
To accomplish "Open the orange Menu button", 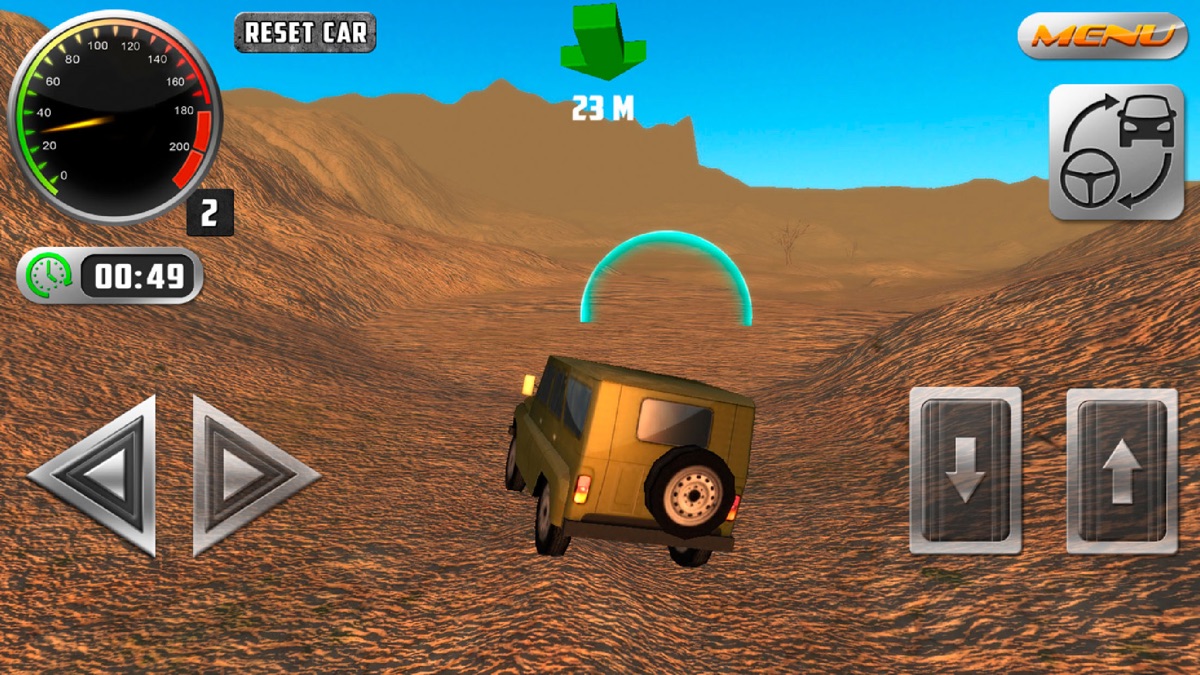I will (x=1102, y=36).
